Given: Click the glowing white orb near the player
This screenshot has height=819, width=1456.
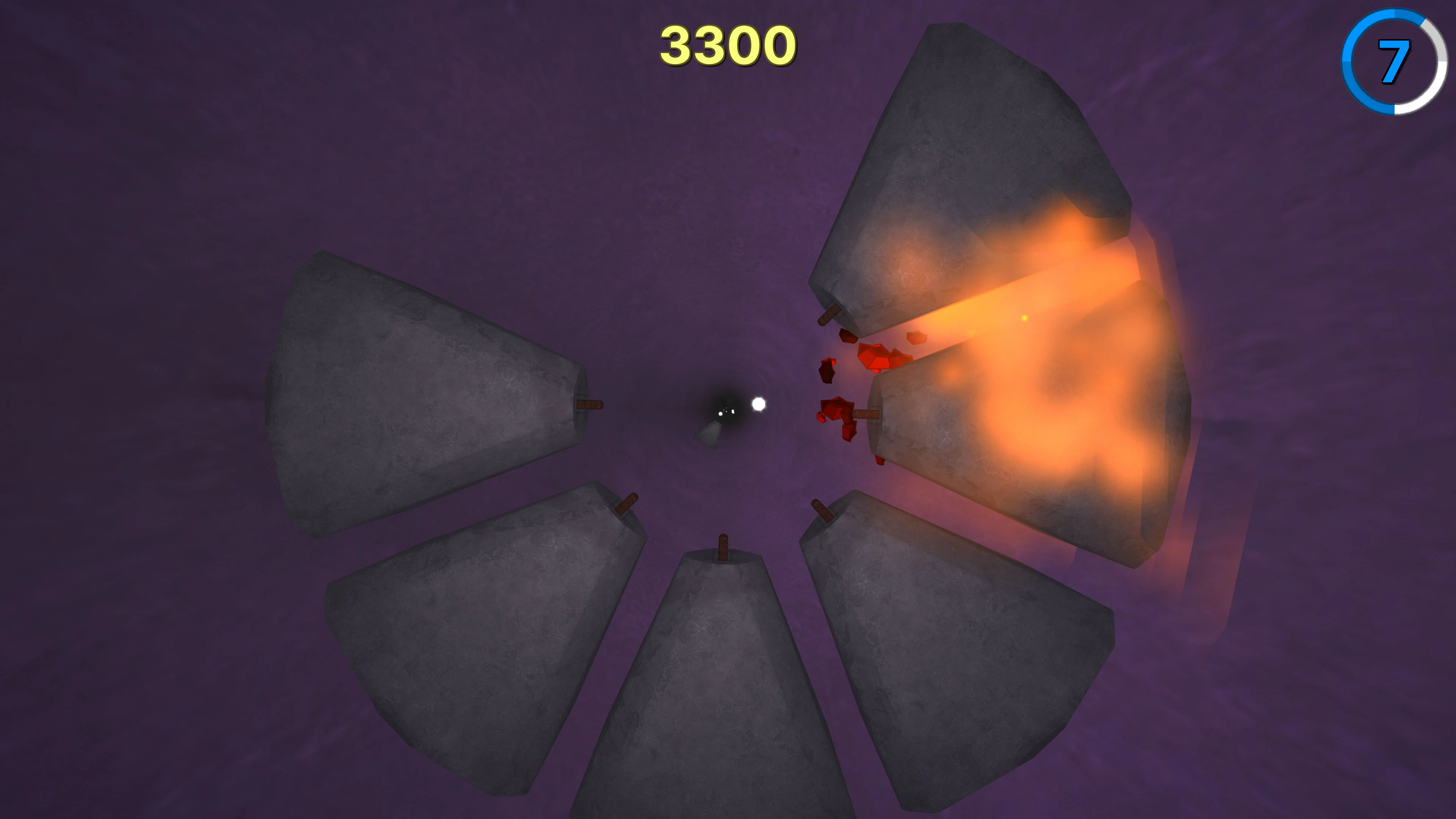Looking at the screenshot, I should click(759, 405).
